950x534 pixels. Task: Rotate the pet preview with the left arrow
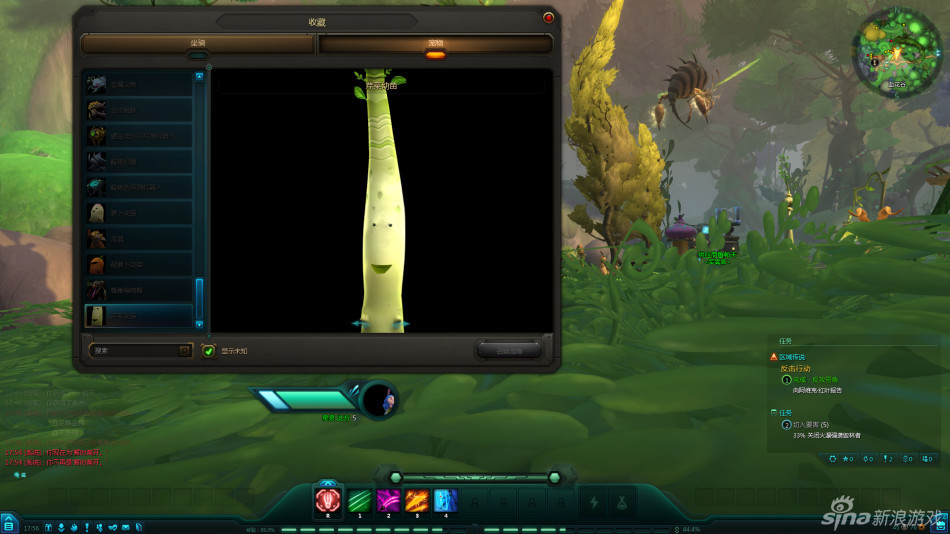356,324
